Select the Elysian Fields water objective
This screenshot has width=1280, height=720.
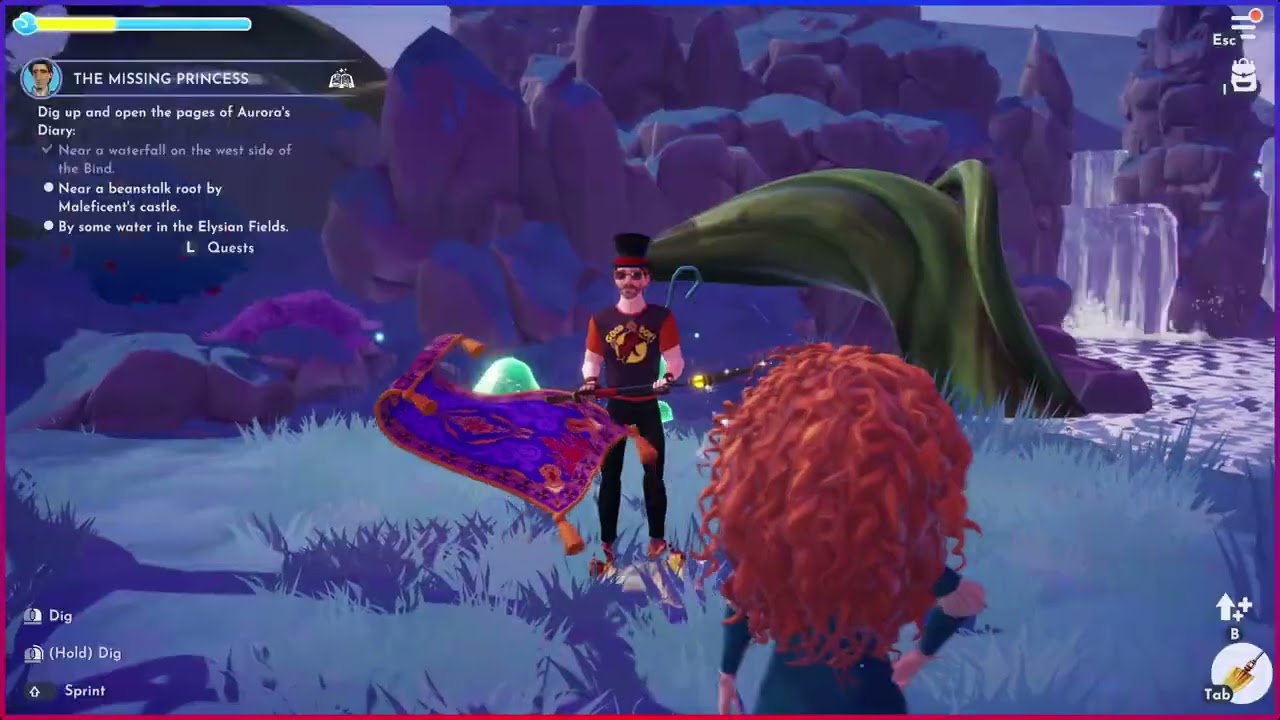173,227
